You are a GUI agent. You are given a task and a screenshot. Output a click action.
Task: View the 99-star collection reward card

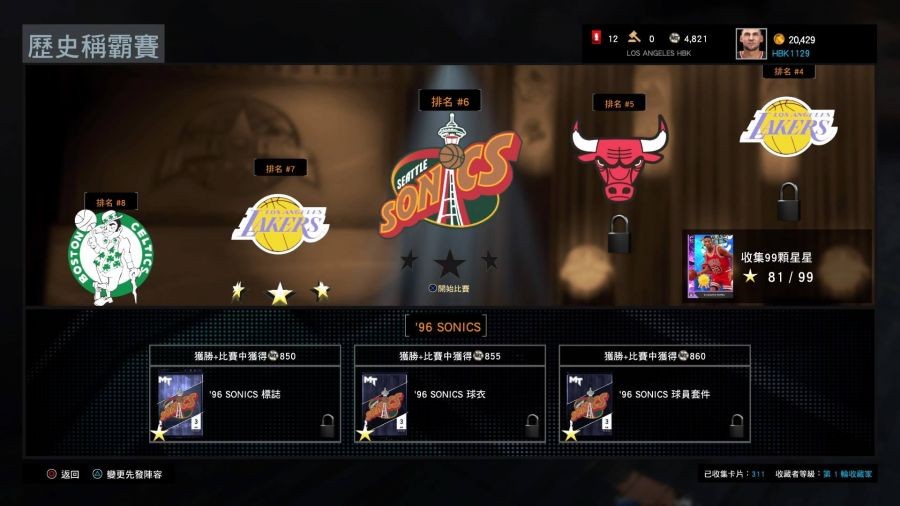click(710, 267)
